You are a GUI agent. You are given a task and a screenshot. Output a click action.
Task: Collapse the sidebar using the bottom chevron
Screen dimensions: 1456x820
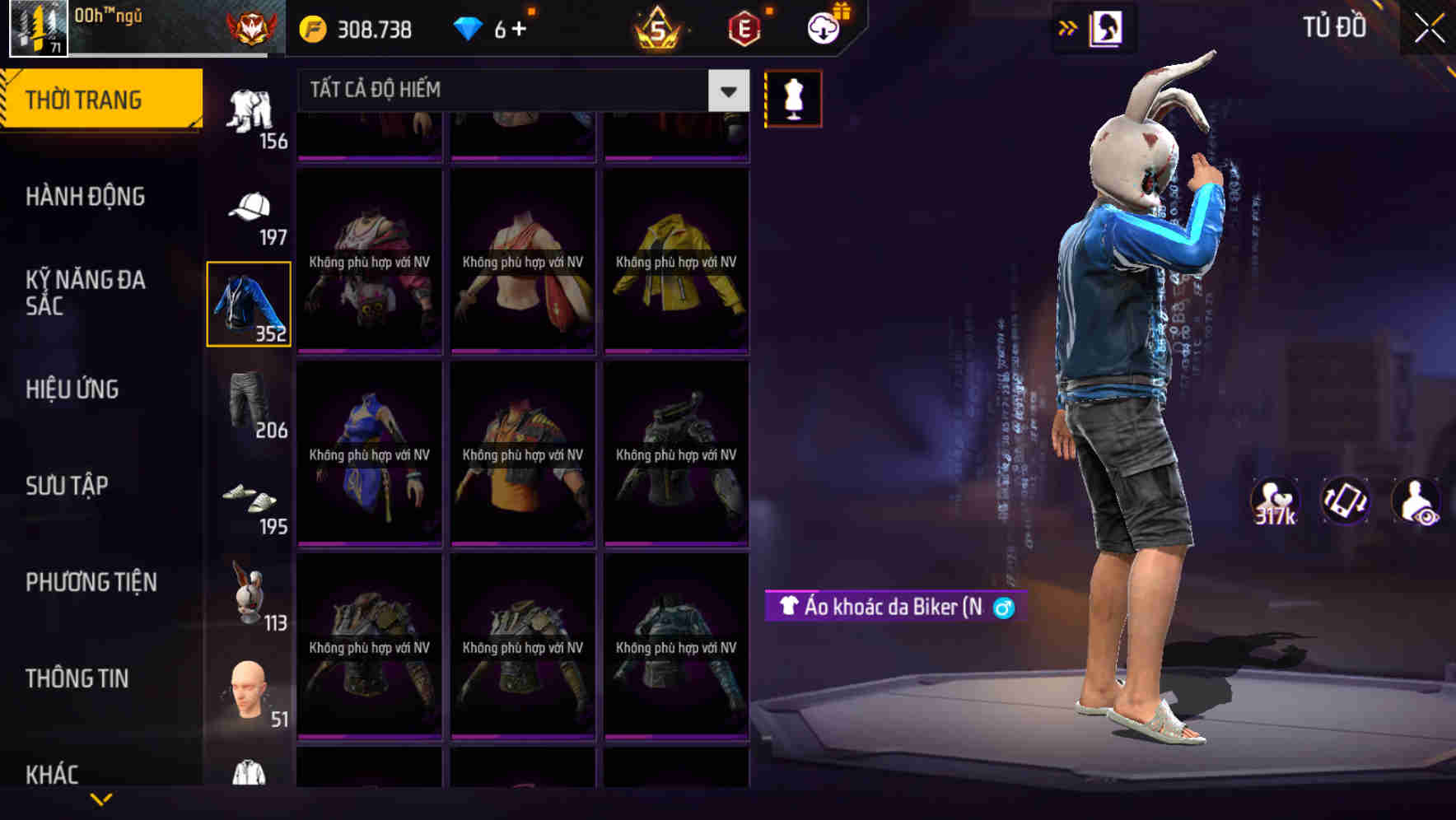pyautogui.click(x=103, y=799)
